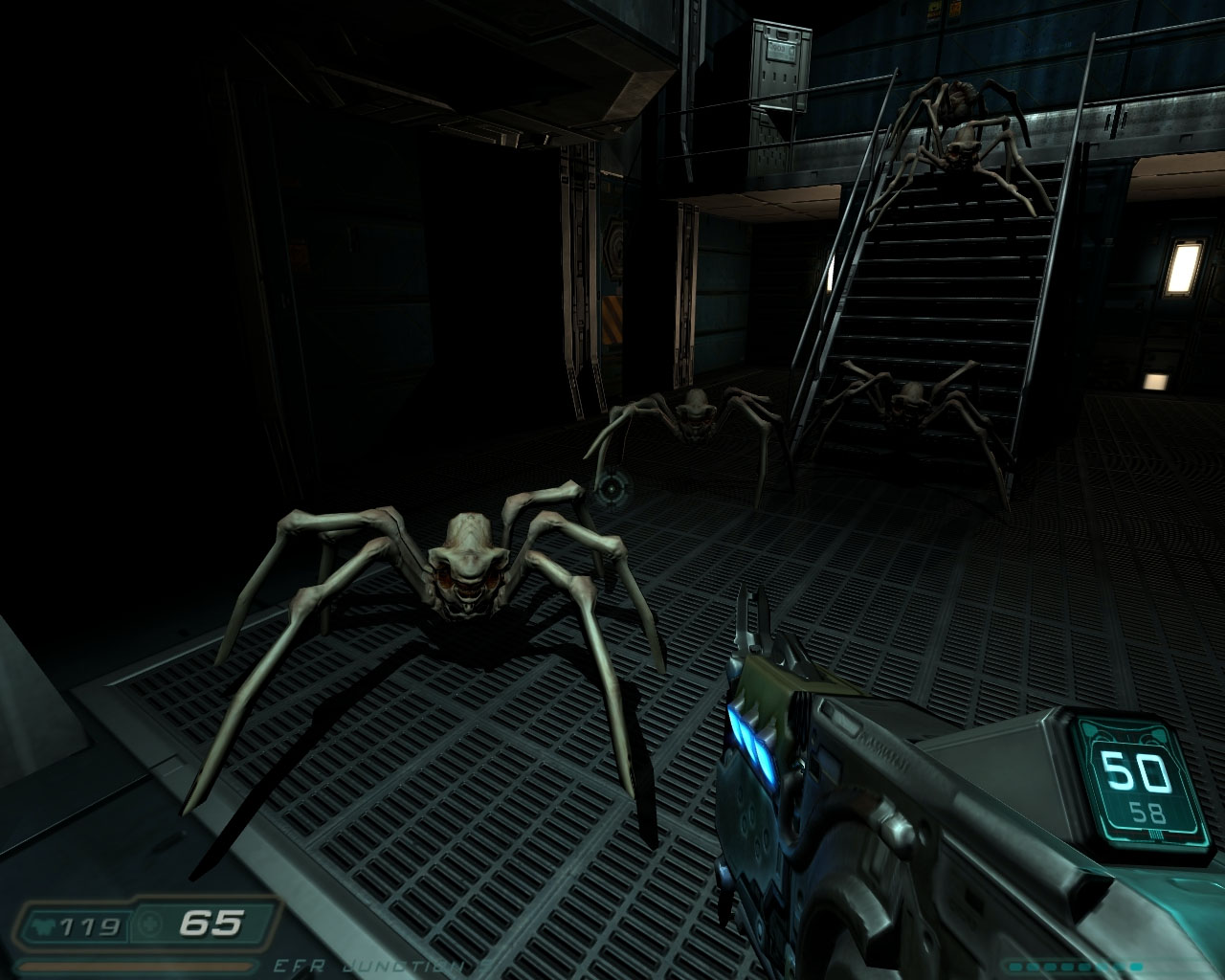This screenshot has height=980, width=1225.
Task: Click the first weapon slot indicator dot
Action: point(1013,967)
